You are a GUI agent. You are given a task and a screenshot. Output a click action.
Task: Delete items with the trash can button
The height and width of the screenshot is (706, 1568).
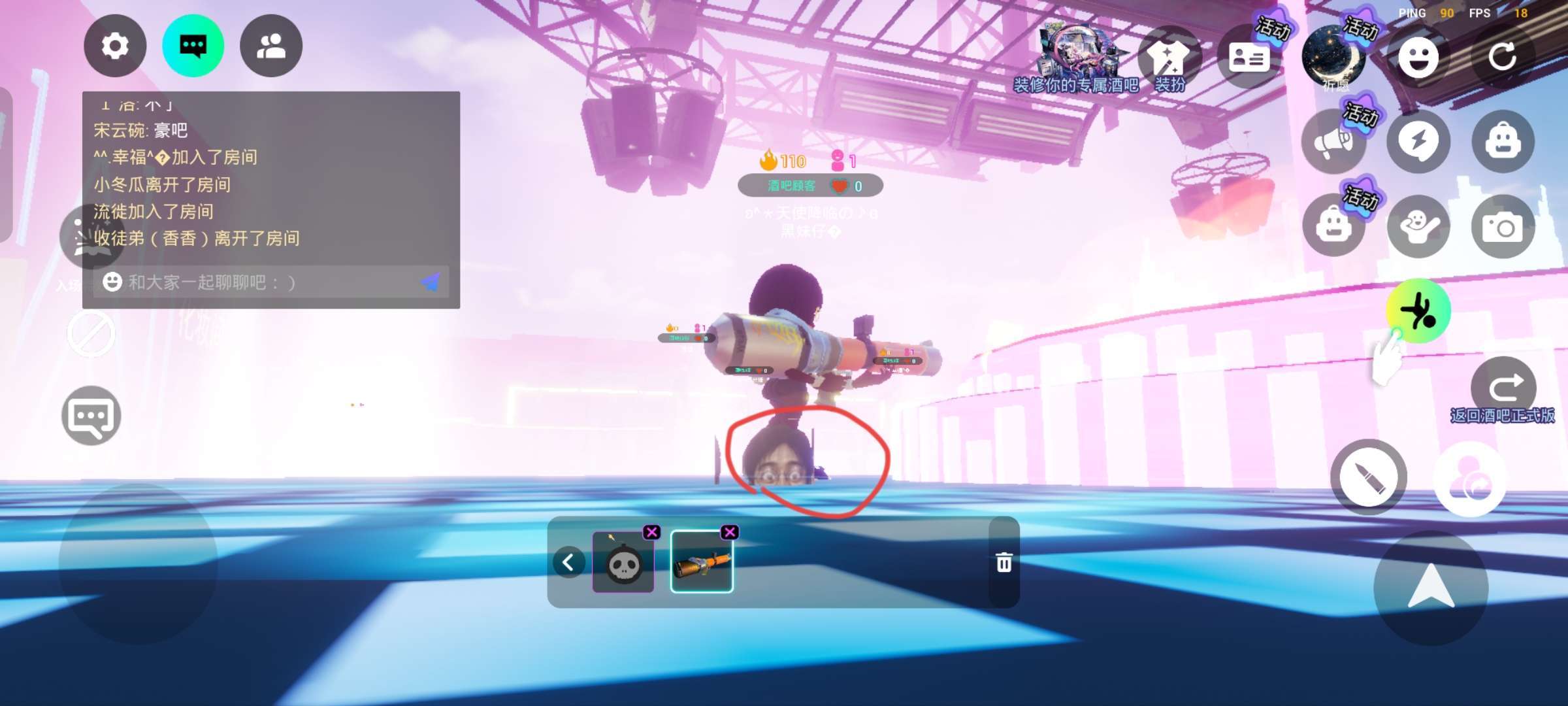1004,562
